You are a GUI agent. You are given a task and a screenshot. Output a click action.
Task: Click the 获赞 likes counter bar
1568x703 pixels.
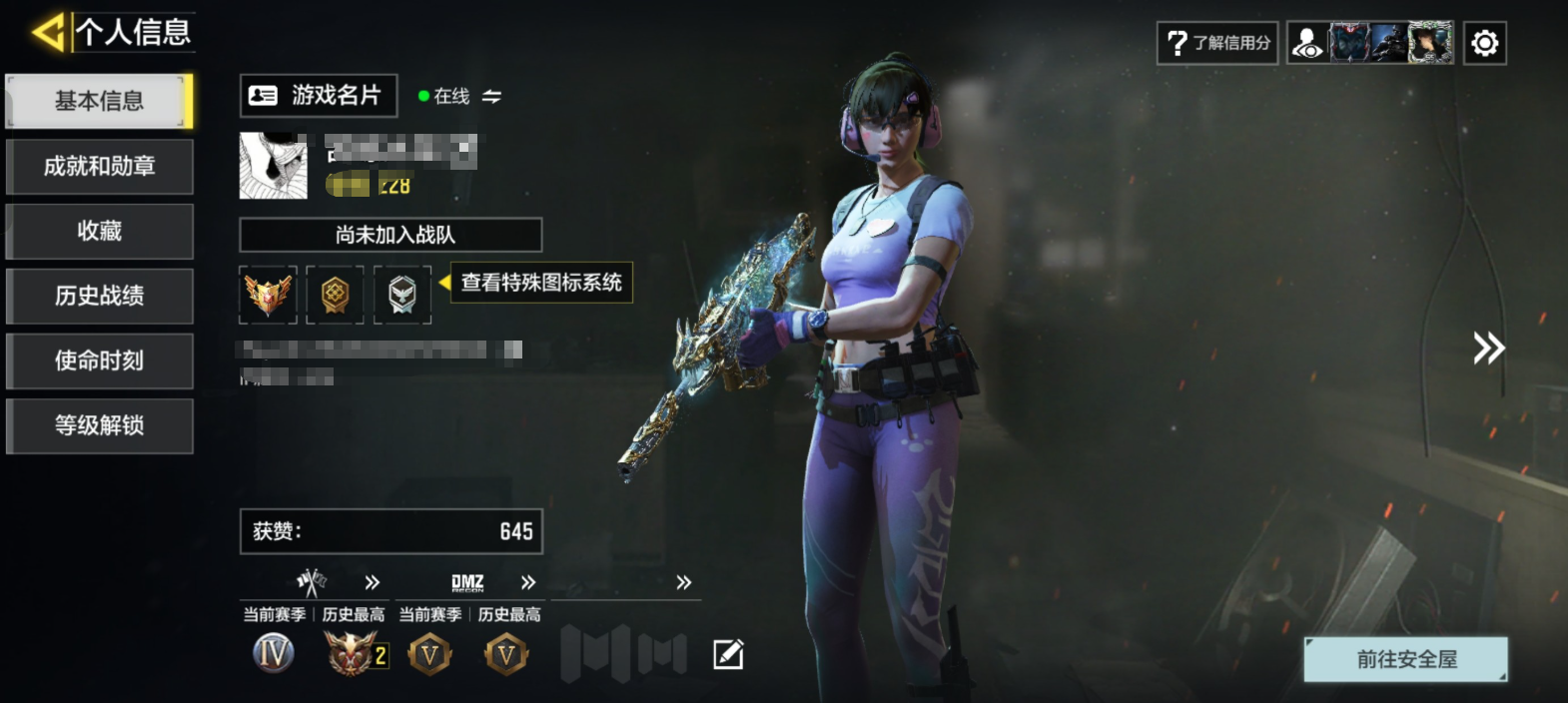pyautogui.click(x=391, y=531)
